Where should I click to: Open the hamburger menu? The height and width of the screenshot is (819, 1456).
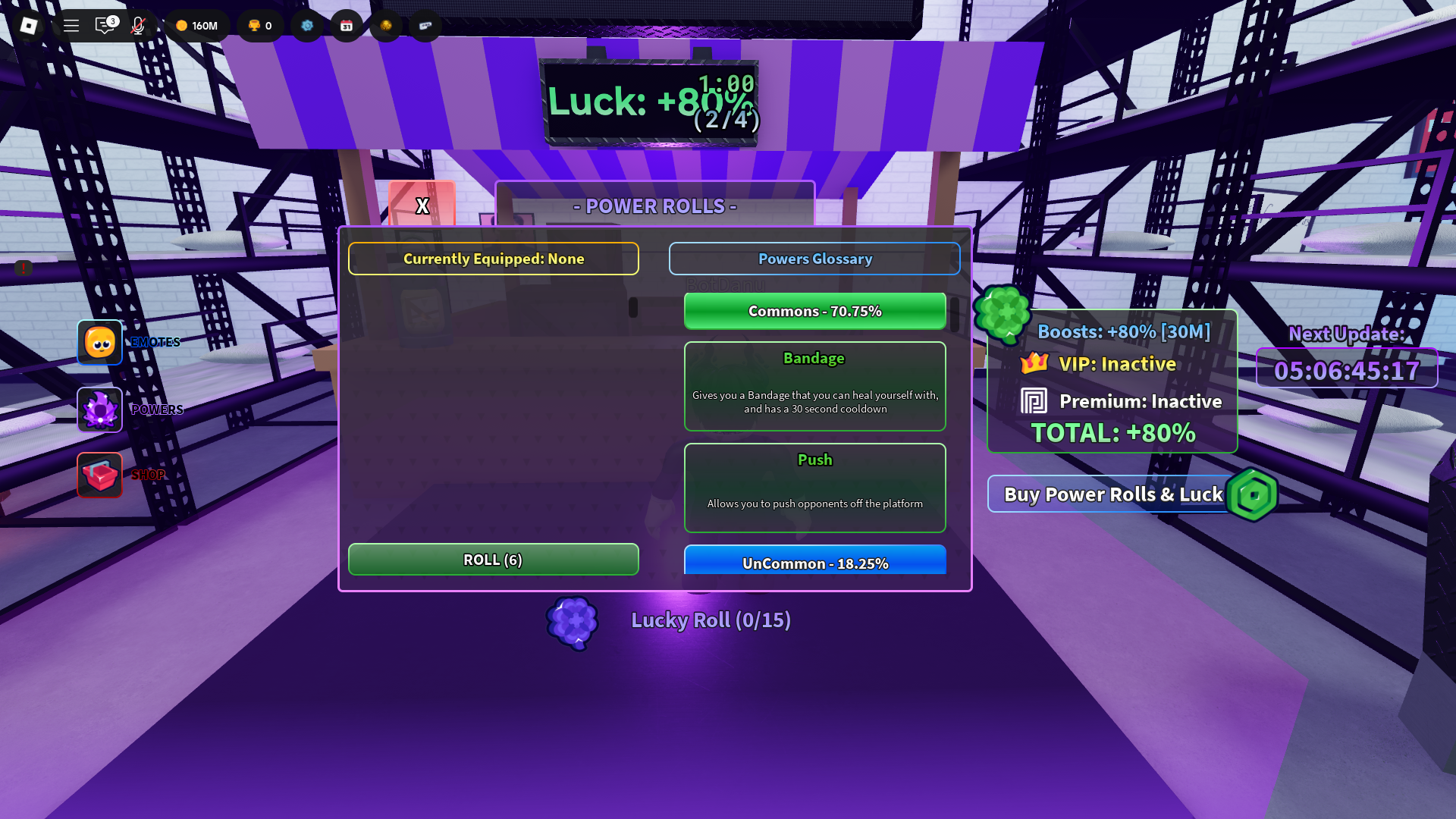coord(71,25)
